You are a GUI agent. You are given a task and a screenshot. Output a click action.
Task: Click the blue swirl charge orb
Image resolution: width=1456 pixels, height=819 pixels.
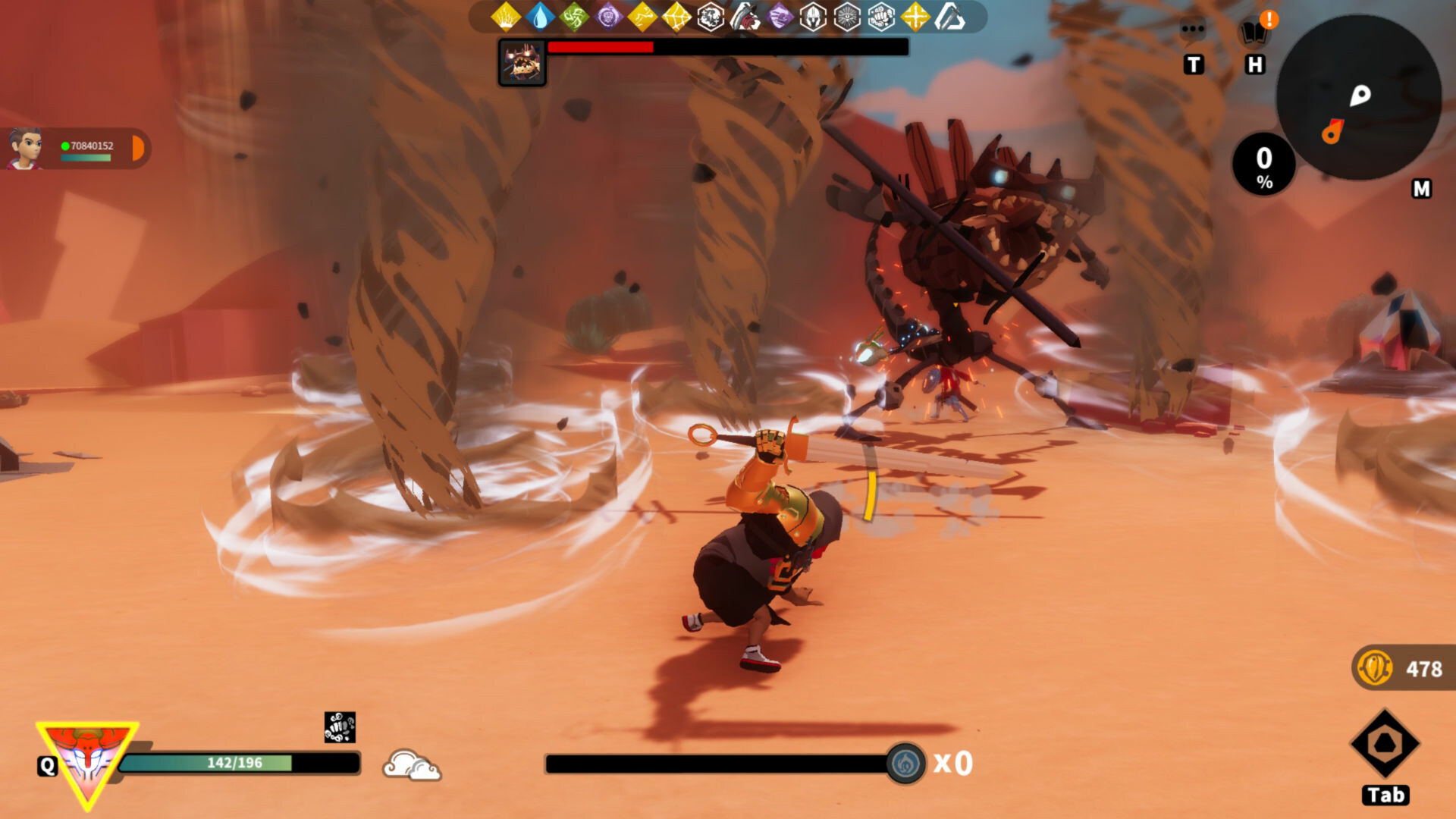[905, 763]
